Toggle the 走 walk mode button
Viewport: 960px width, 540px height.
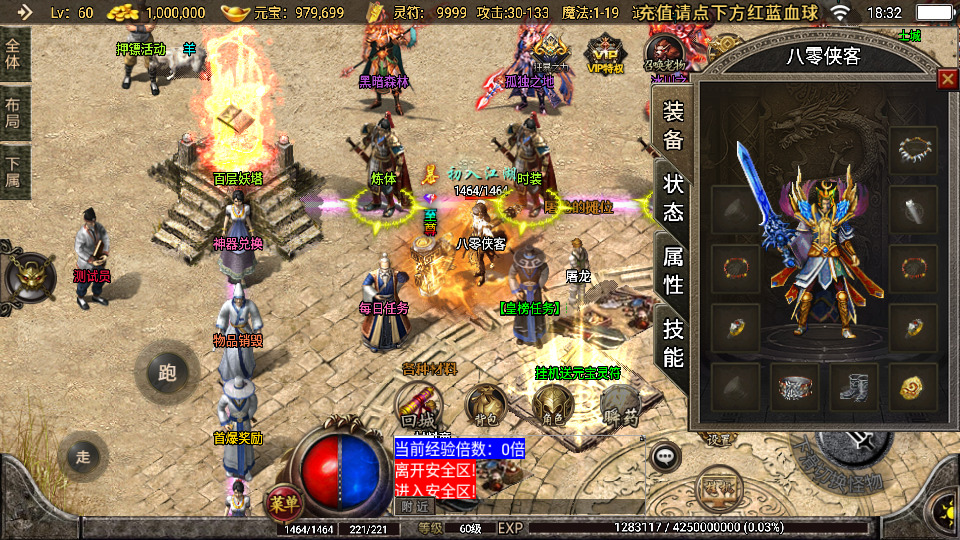pos(83,457)
